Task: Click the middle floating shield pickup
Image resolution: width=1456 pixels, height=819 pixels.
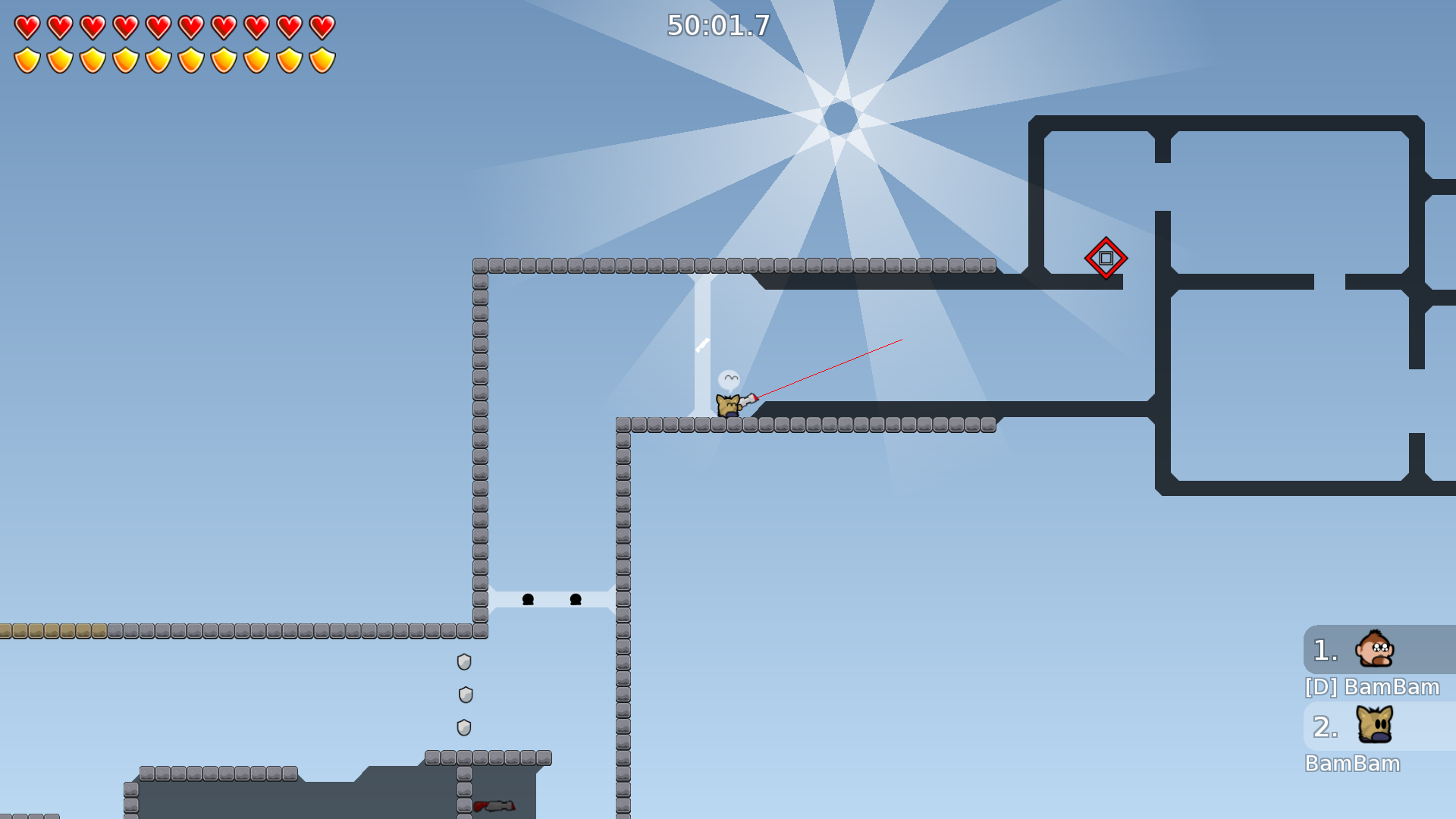Action: 465,693
